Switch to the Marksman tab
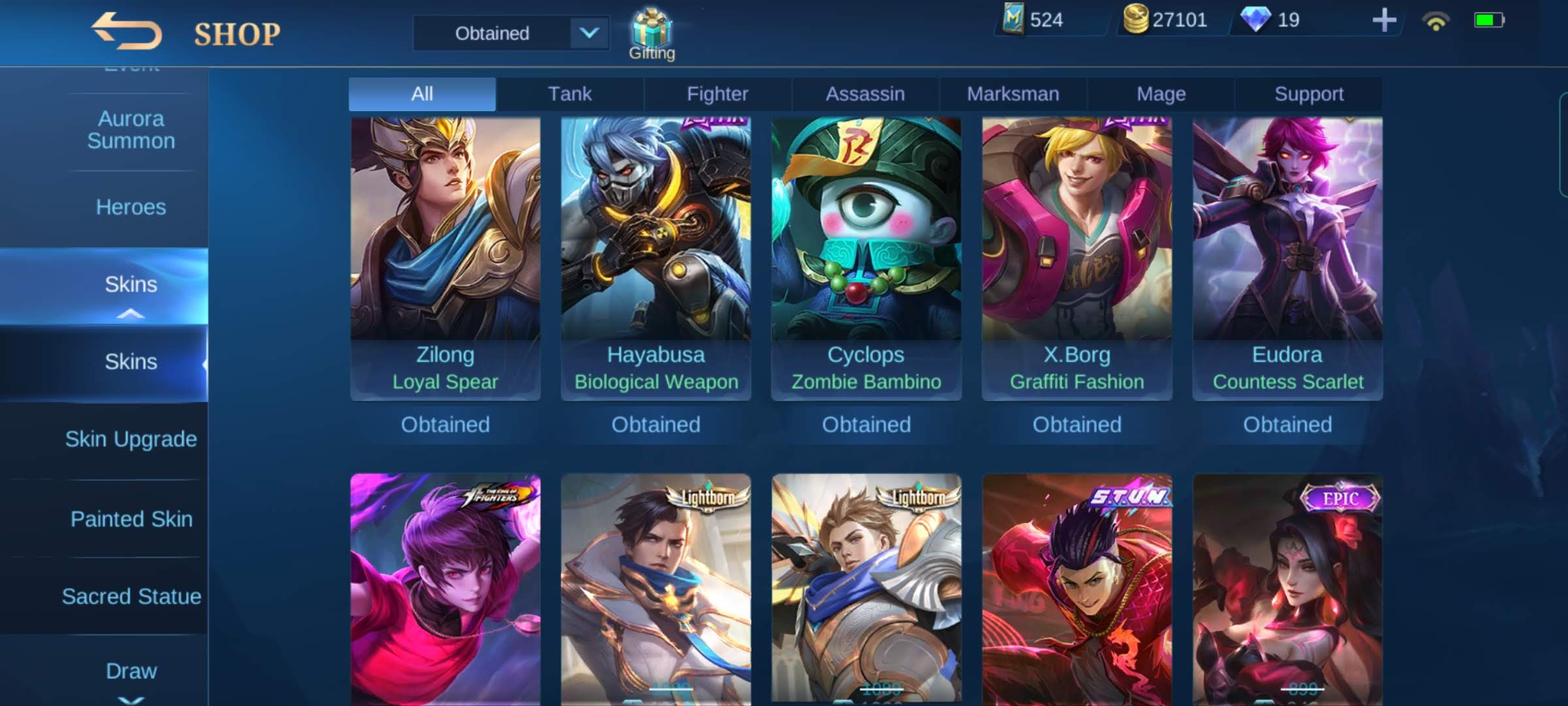The height and width of the screenshot is (706, 1568). (1012, 93)
